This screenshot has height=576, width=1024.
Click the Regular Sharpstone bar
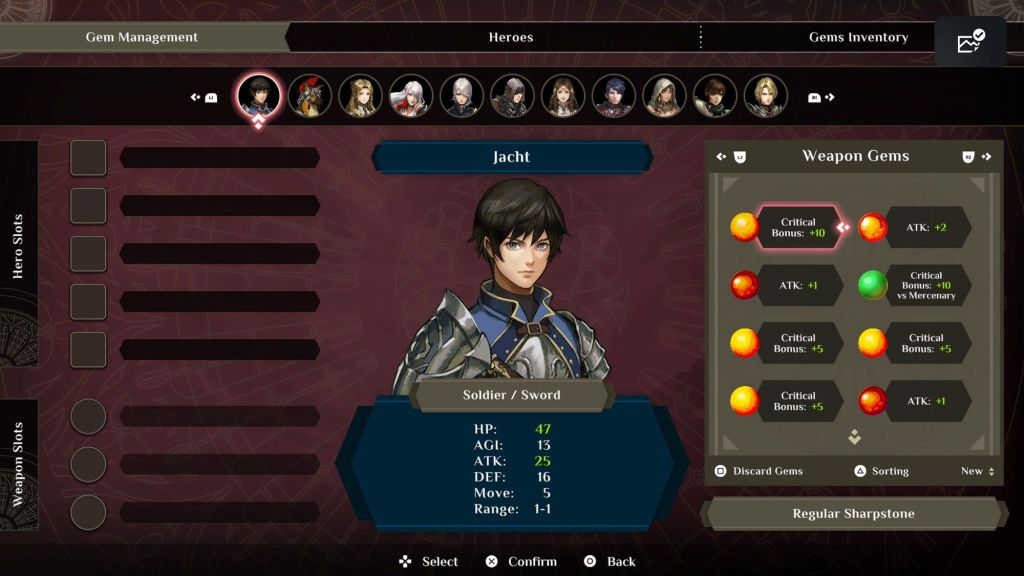tap(853, 513)
